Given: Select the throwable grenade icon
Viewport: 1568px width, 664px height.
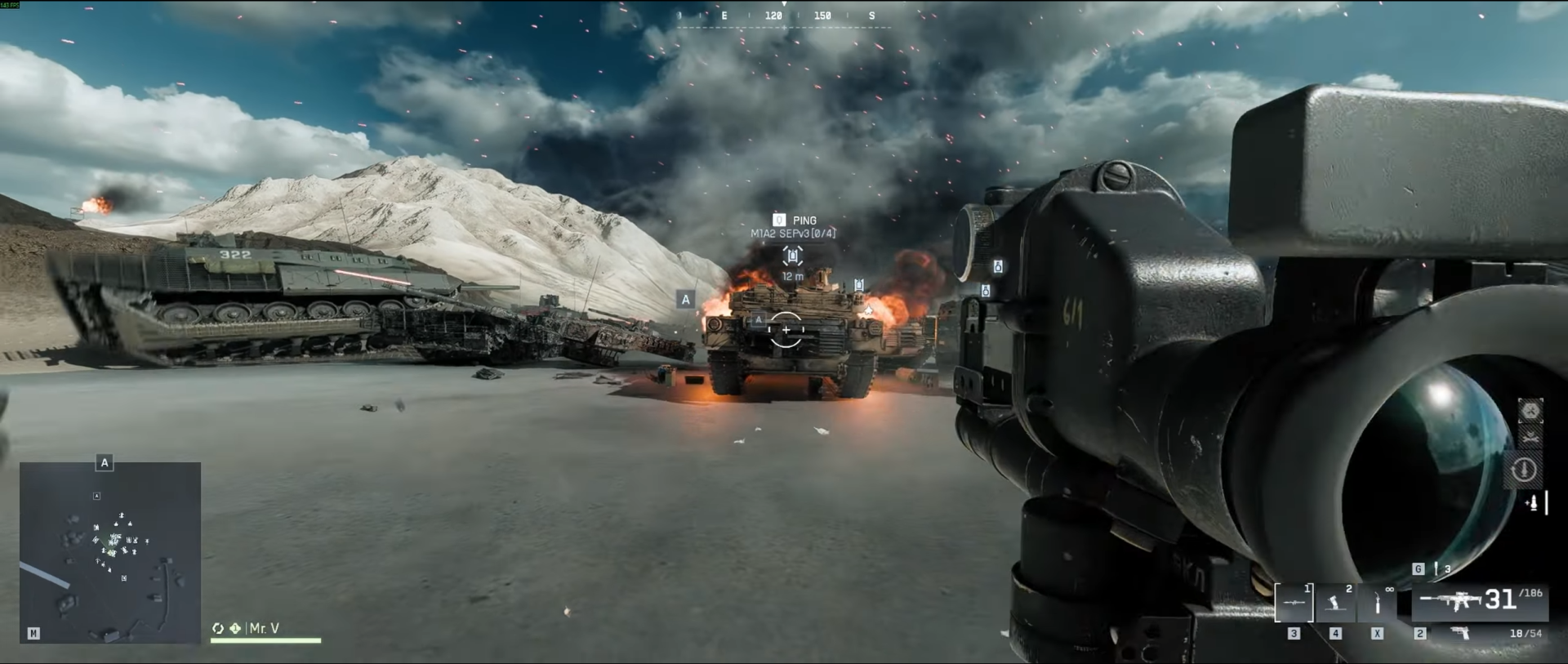Looking at the screenshot, I should 1435,568.
